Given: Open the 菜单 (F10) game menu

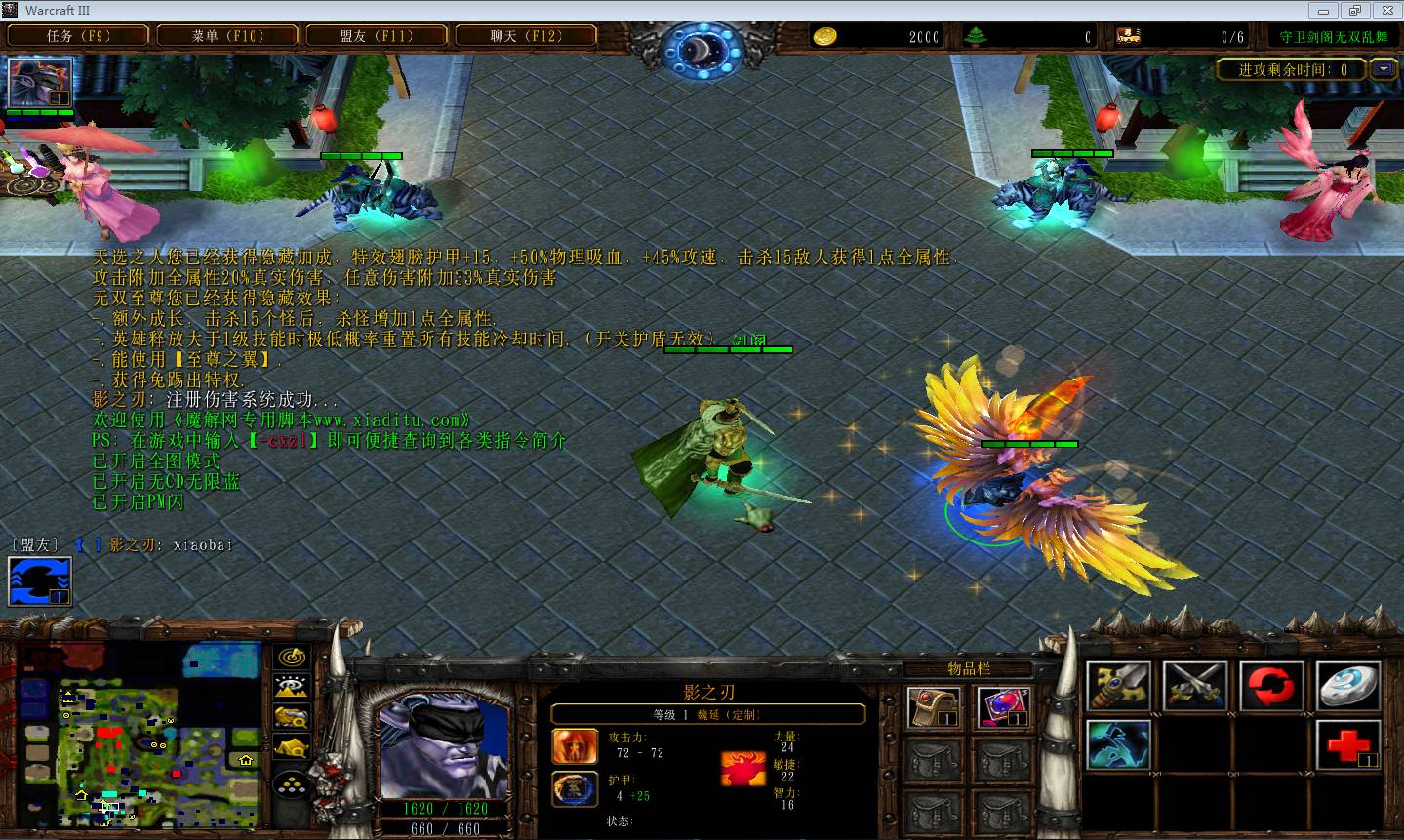Looking at the screenshot, I should [x=227, y=36].
